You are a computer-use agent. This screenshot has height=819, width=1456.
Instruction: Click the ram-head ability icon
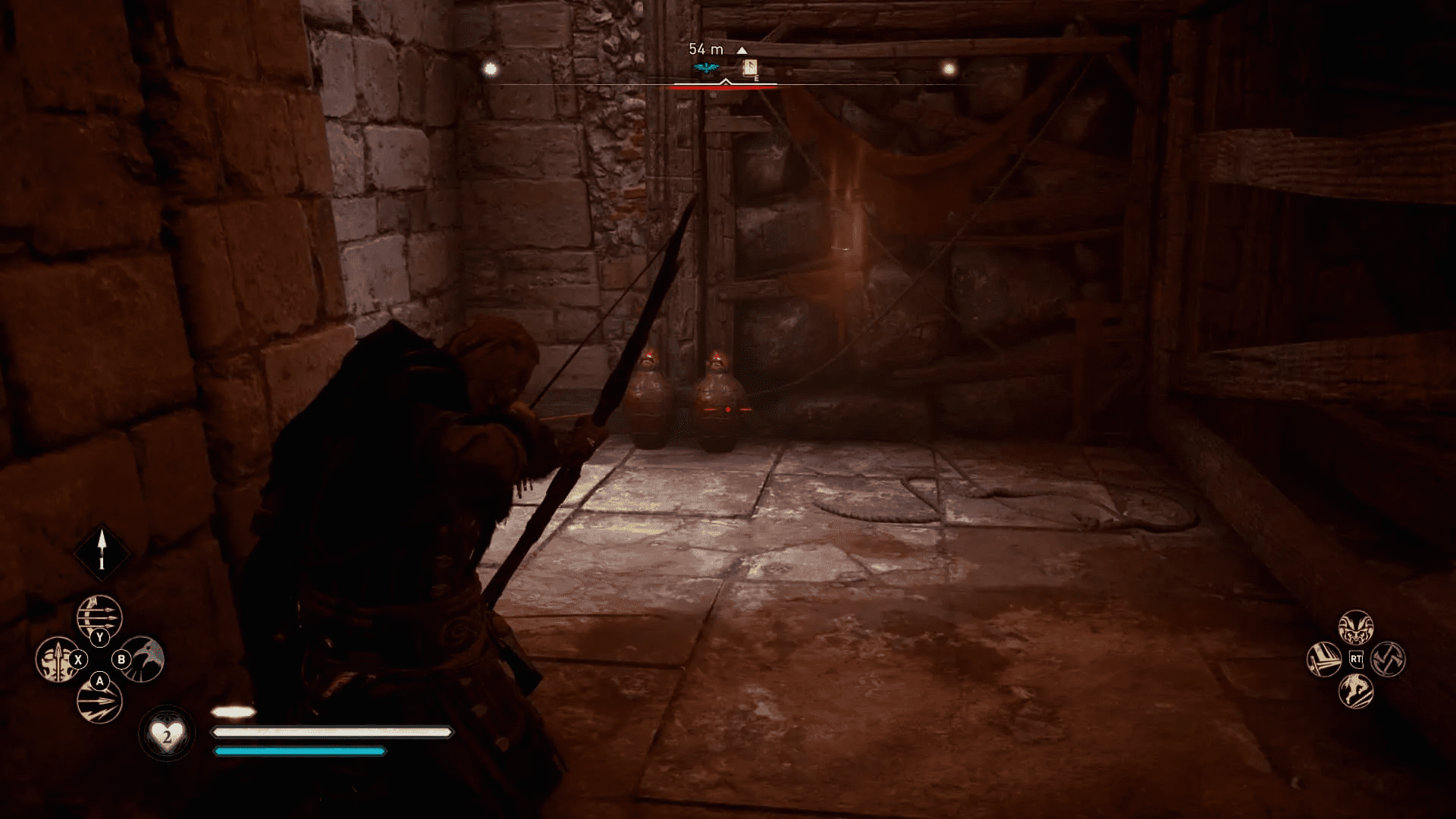coord(1356,627)
